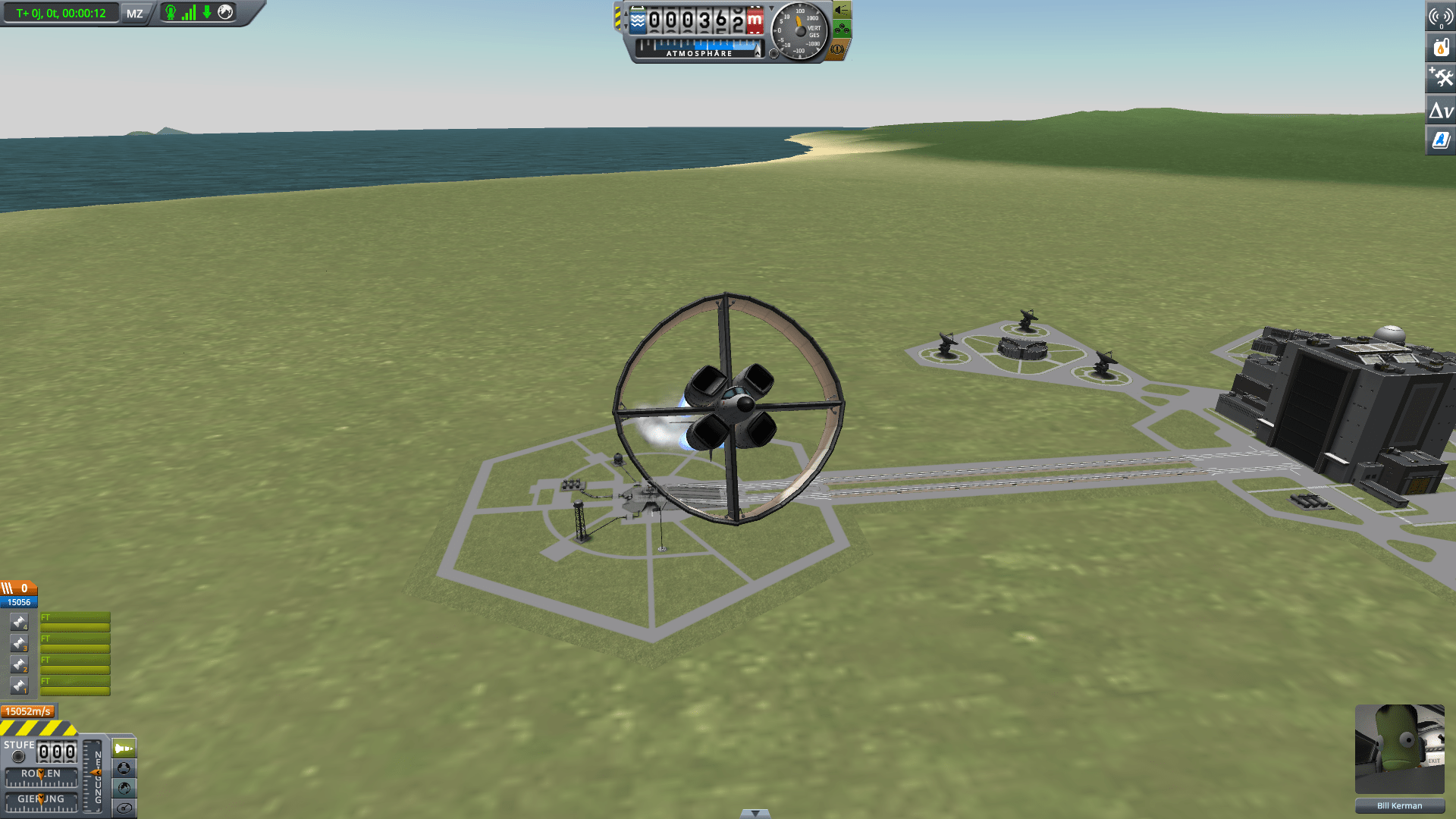Pin stage 1 in the staging list
1456x819 pixels.
(19, 687)
